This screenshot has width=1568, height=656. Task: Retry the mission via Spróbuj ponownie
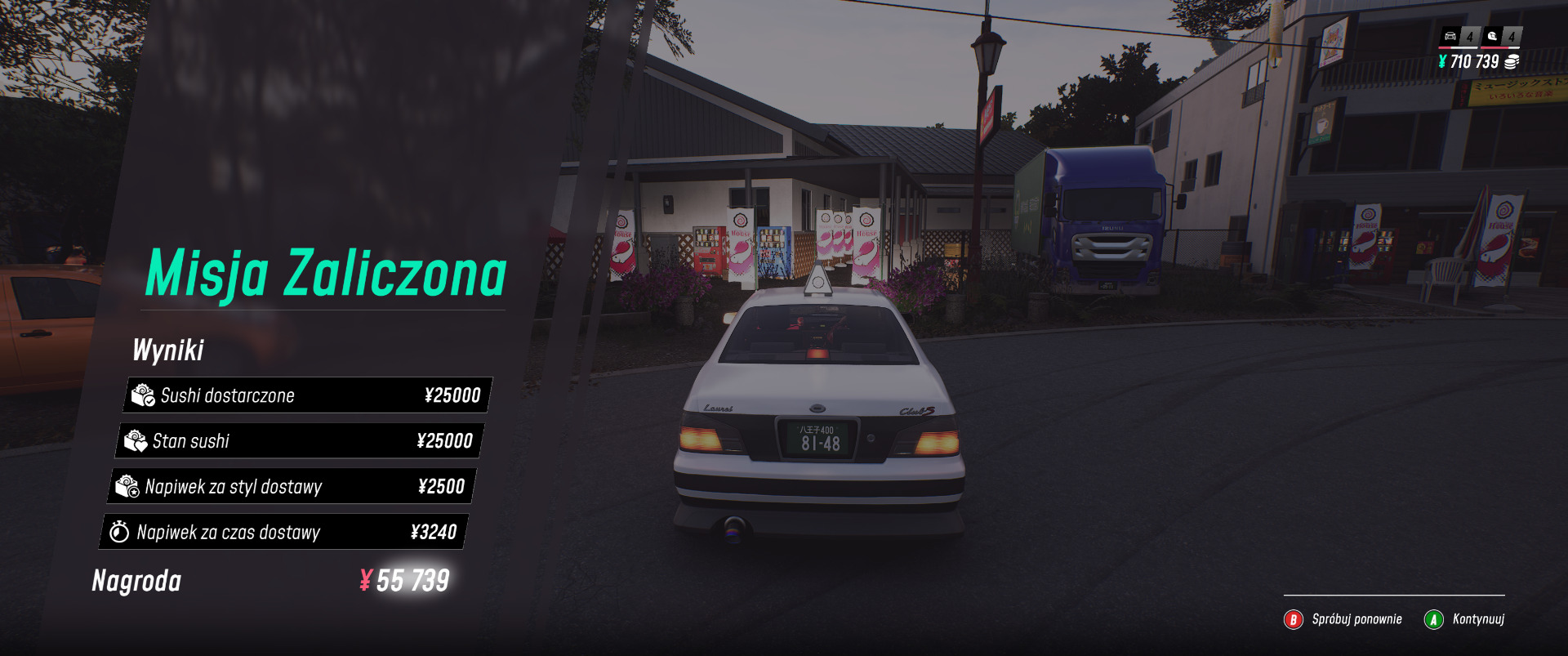click(1343, 619)
